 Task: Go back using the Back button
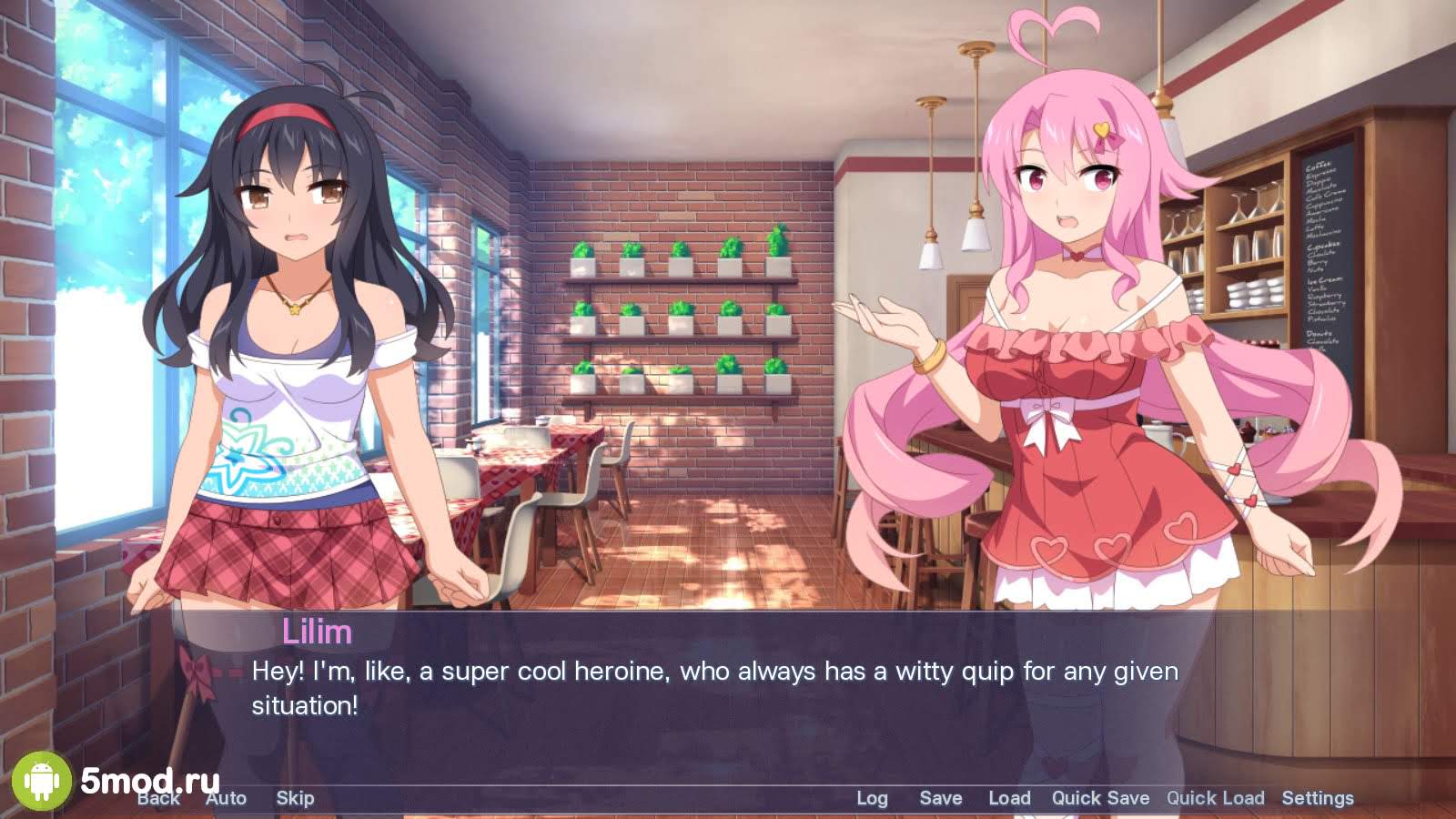(x=159, y=798)
